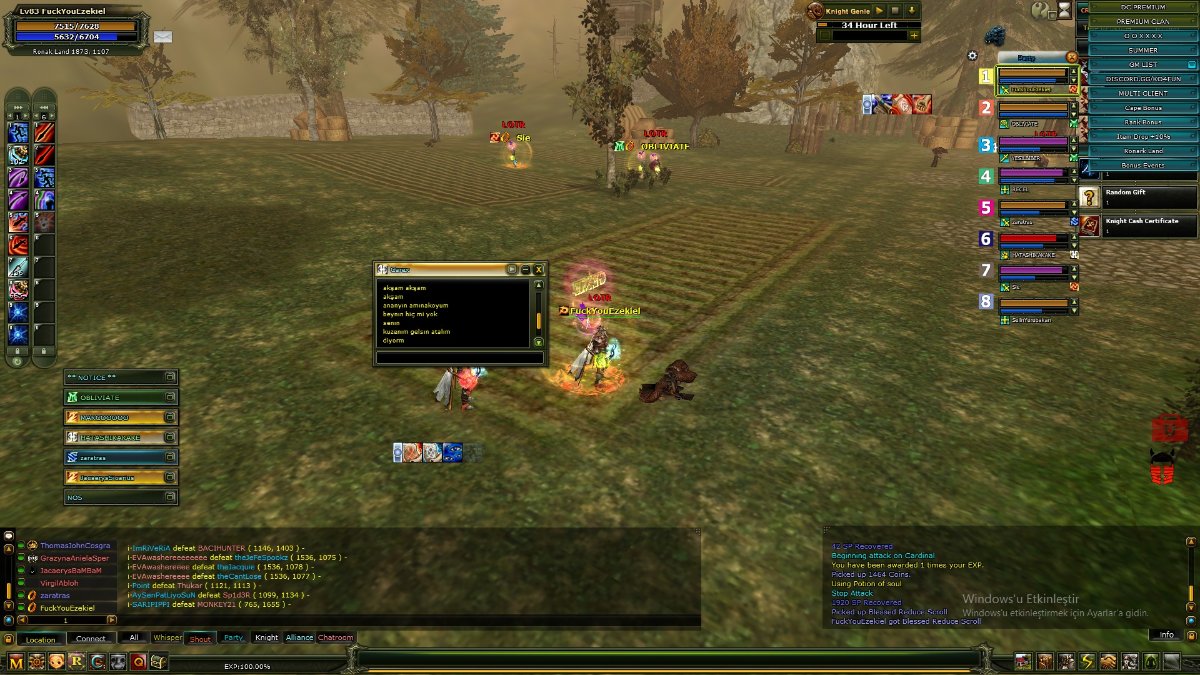
Task: Show the Alliance chat tab
Action: point(299,638)
